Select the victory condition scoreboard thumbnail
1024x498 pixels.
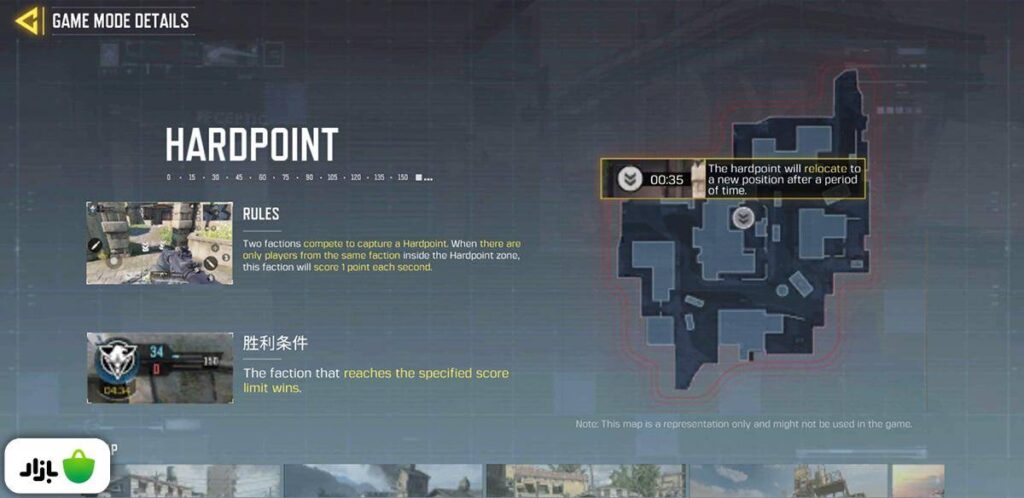tap(160, 368)
